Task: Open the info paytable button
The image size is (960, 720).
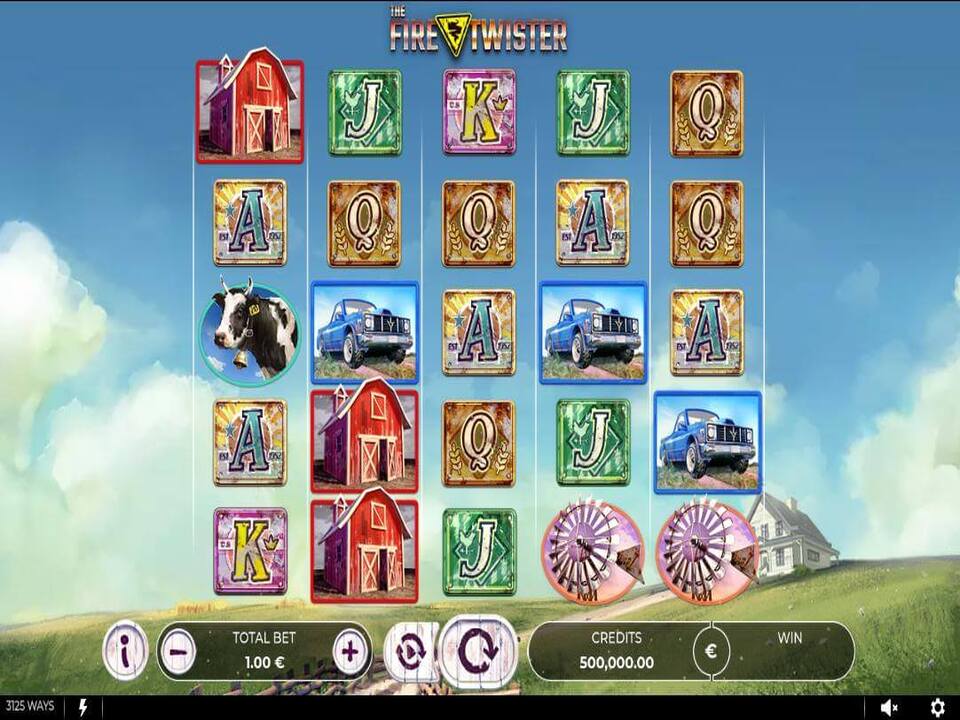Action: click(x=125, y=652)
